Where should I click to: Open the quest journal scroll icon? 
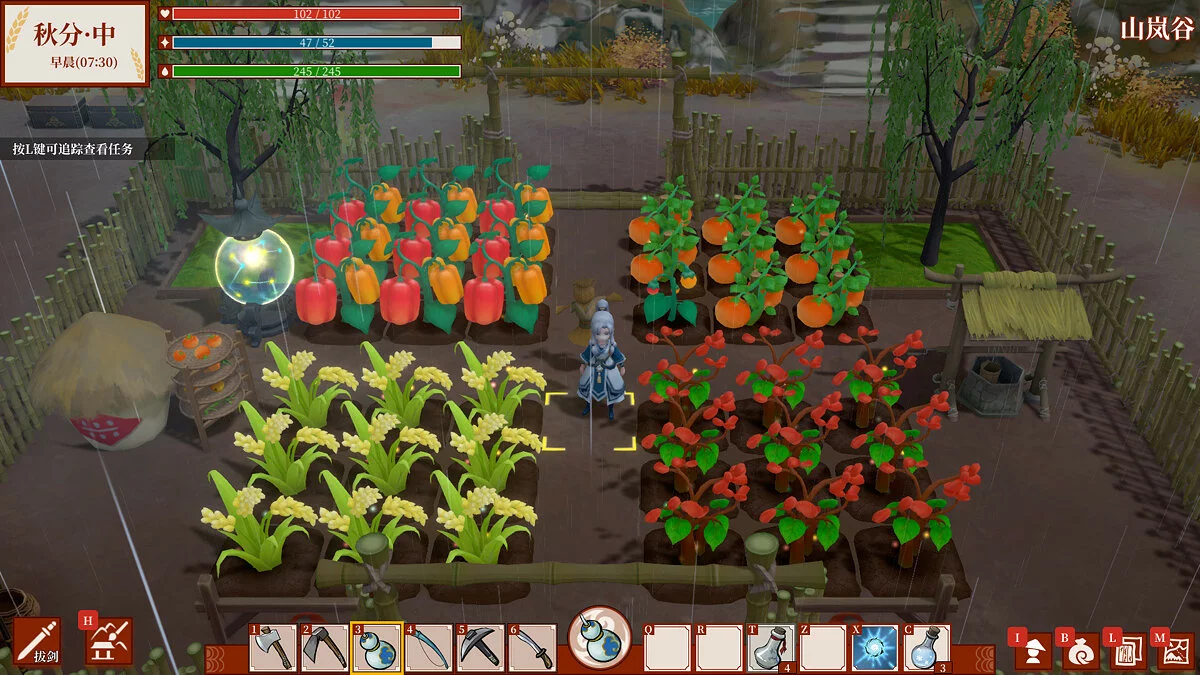1127,651
